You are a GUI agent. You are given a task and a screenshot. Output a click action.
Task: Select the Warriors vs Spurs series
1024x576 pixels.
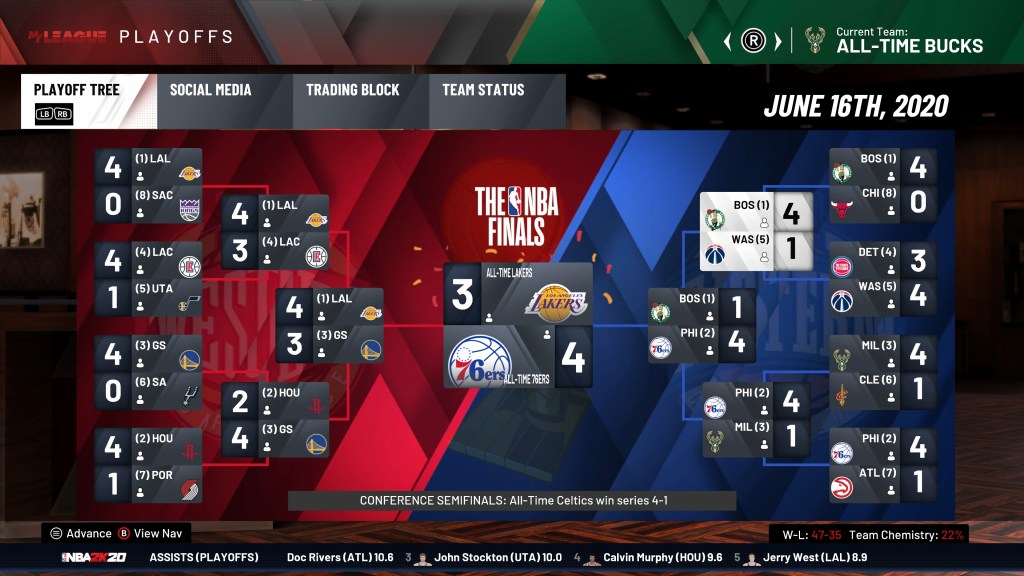(x=148, y=372)
